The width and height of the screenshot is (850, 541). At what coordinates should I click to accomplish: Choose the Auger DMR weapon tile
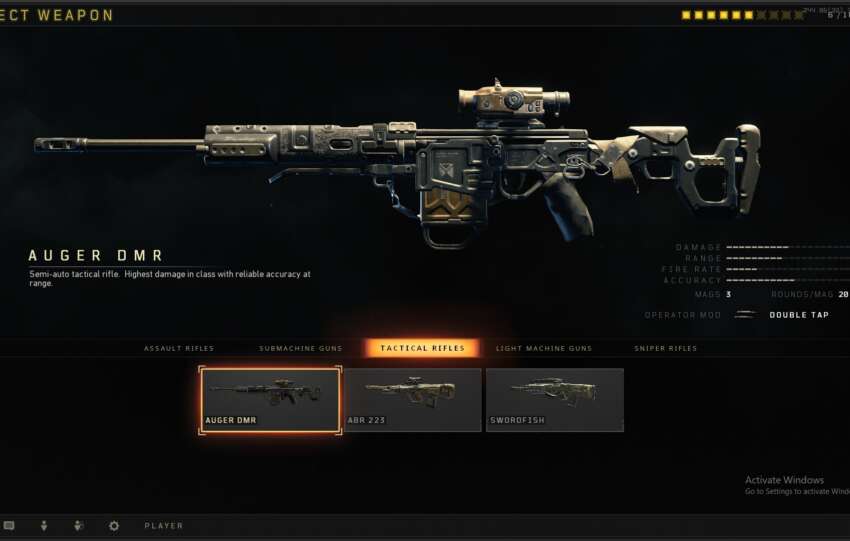point(270,400)
